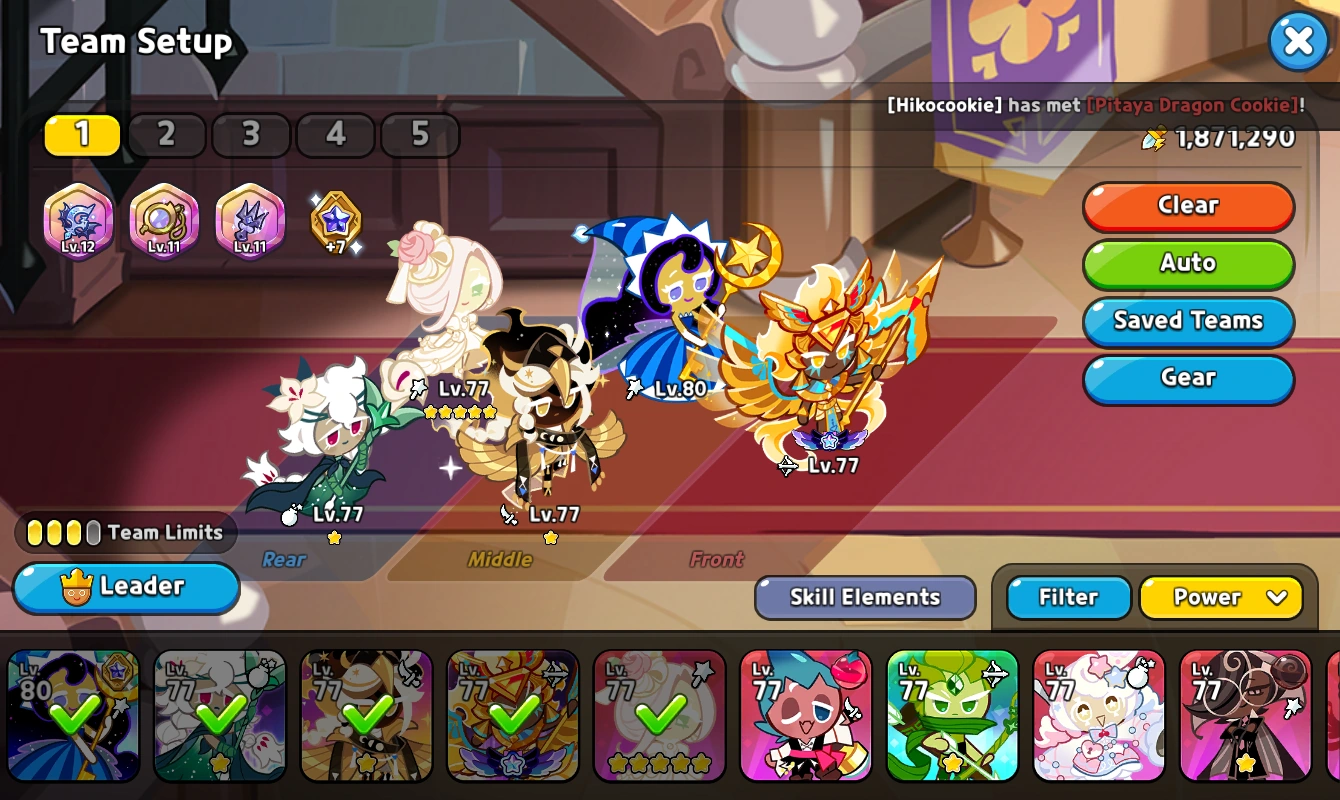Select the pink-haired cookie thumbnail with cherry

[806, 716]
